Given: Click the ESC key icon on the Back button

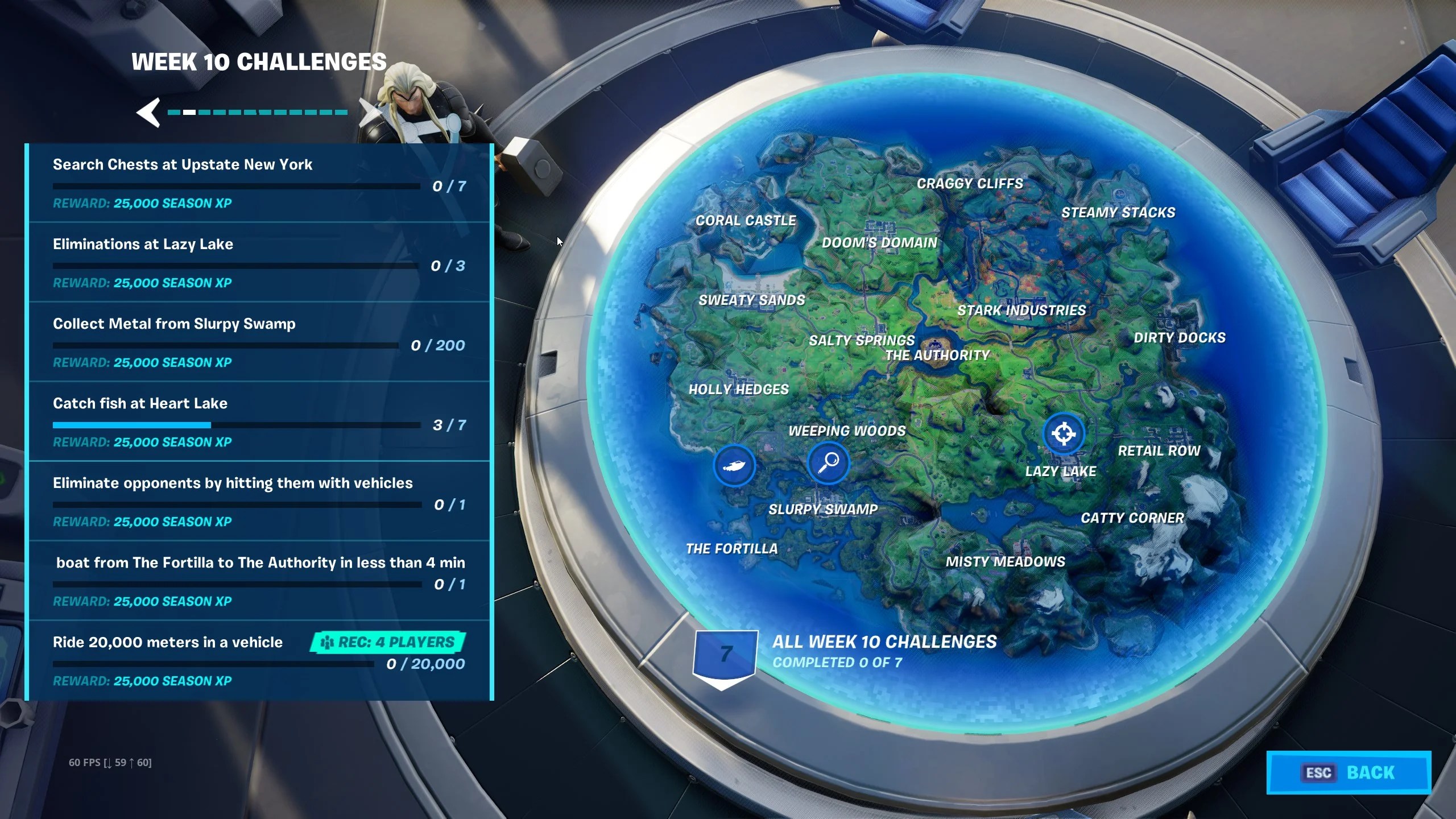Looking at the screenshot, I should [x=1319, y=772].
